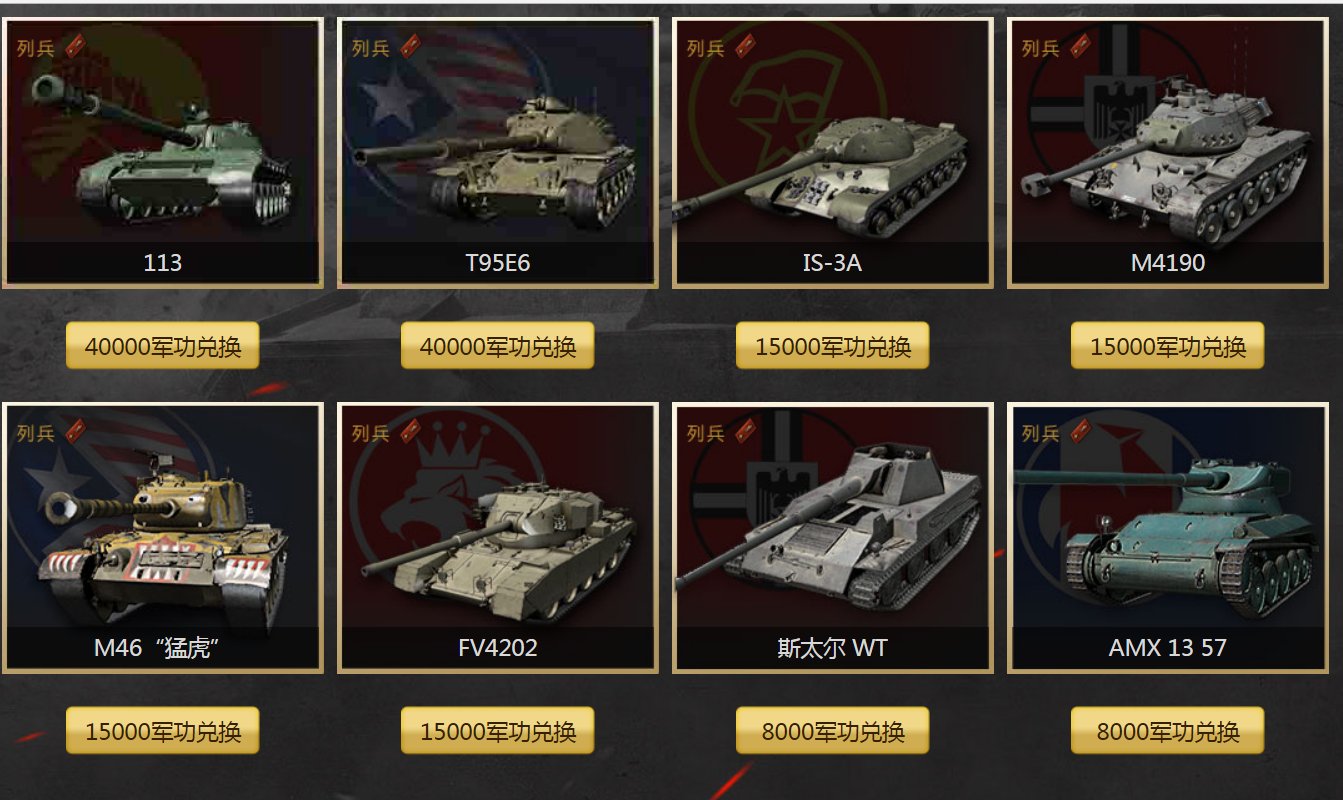The height and width of the screenshot is (800, 1343).
Task: Select the 113 tank card
Action: [162, 152]
